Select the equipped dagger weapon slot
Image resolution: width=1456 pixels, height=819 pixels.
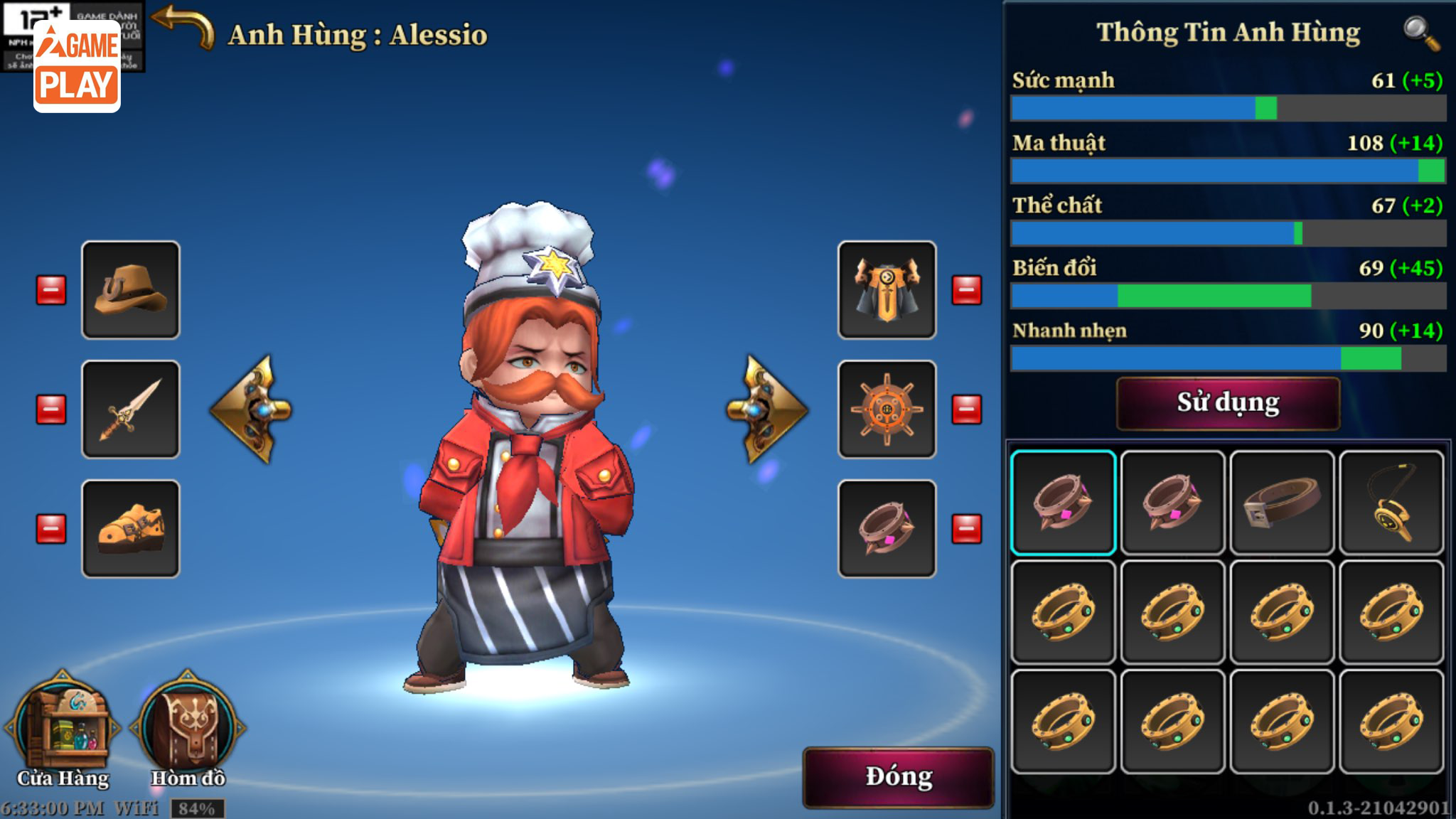(131, 409)
